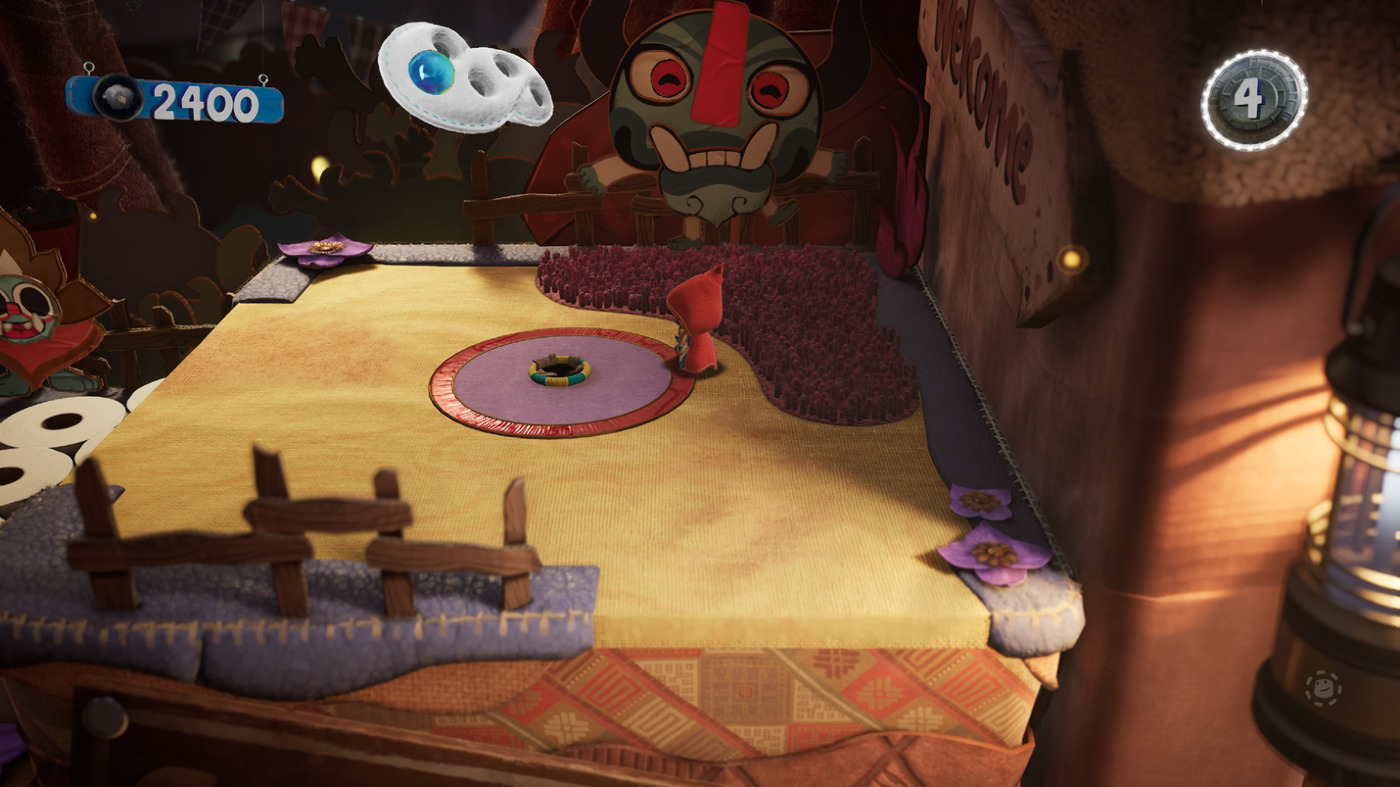Viewport: 1400px width, 787px height.
Task: Select the lives counter badge showing 4
Action: pyautogui.click(x=1253, y=99)
